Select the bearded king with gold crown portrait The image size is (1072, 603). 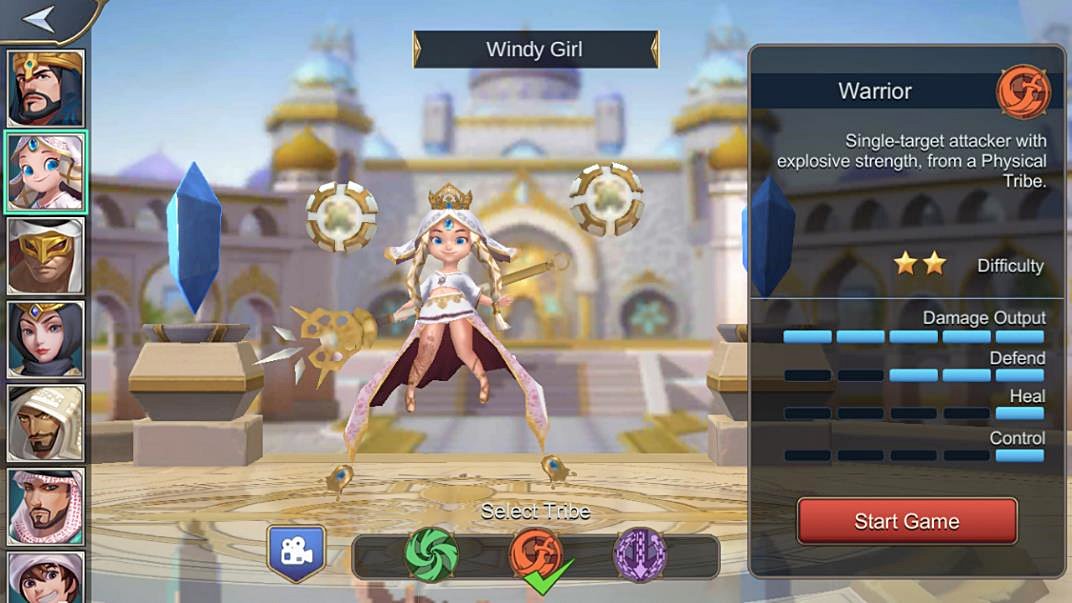[46, 88]
